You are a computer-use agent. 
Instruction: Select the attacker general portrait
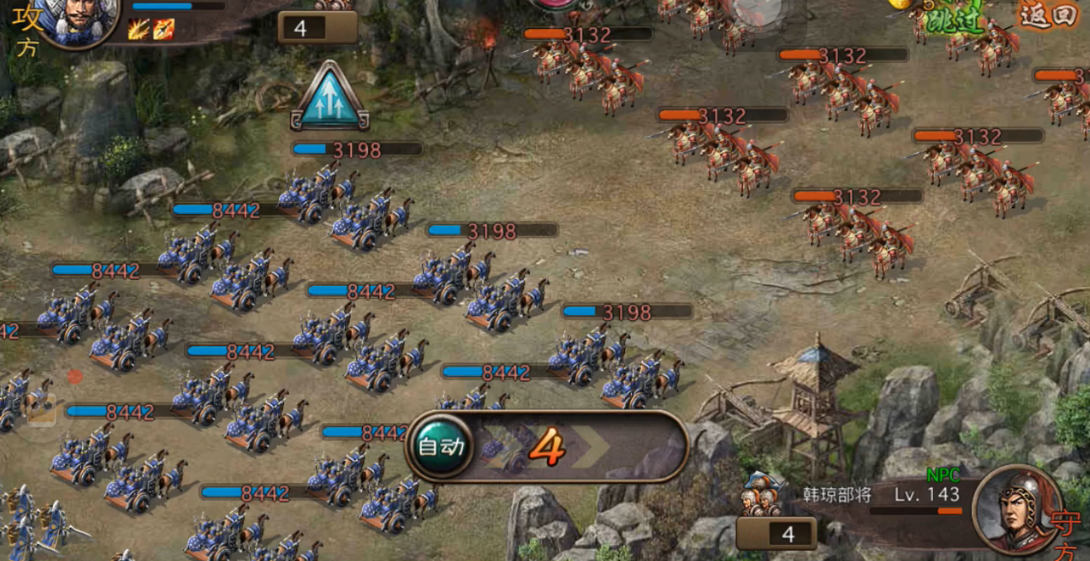coord(76,18)
